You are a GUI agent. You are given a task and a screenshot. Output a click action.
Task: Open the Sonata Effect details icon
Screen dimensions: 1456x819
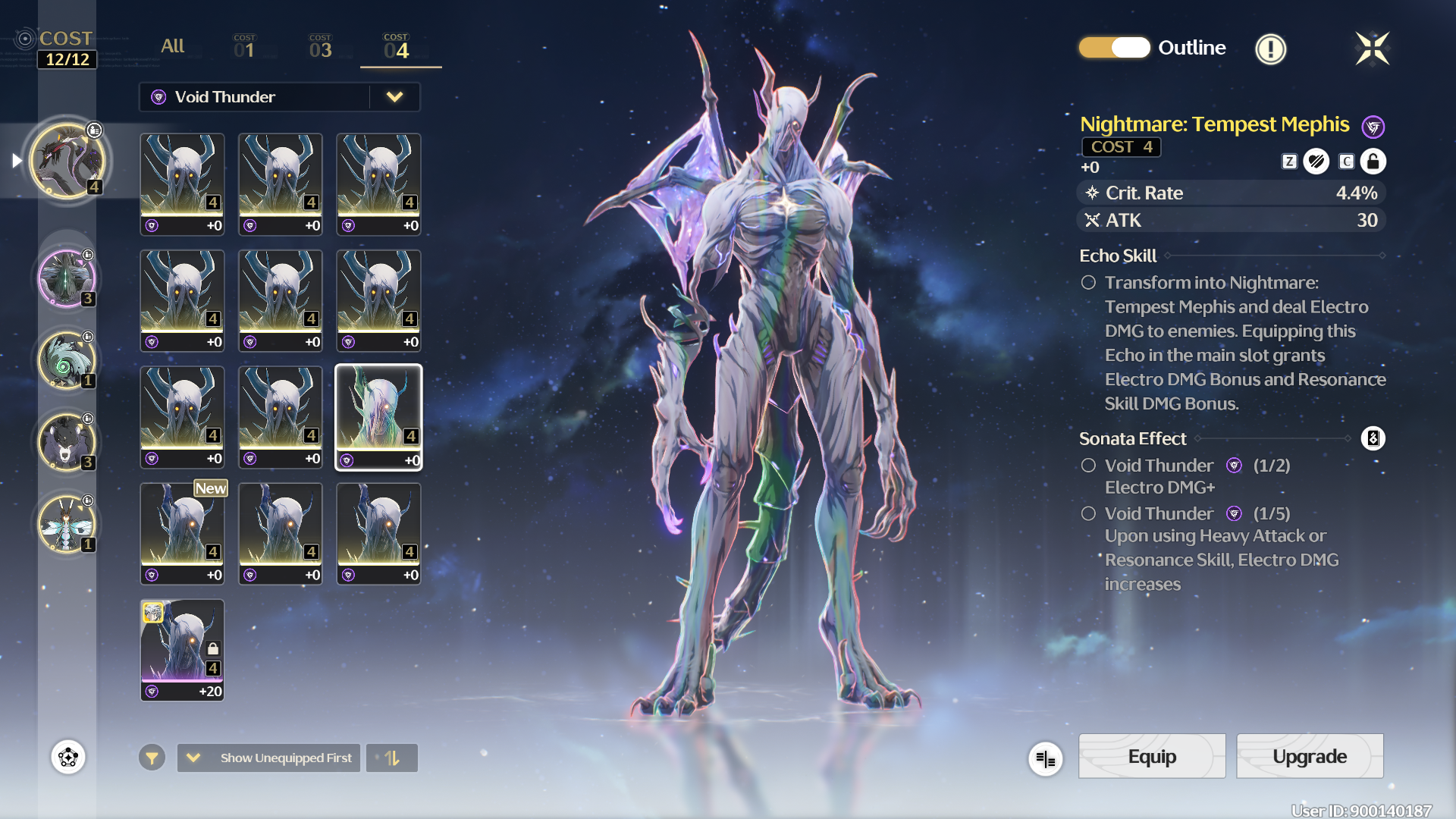click(1373, 438)
